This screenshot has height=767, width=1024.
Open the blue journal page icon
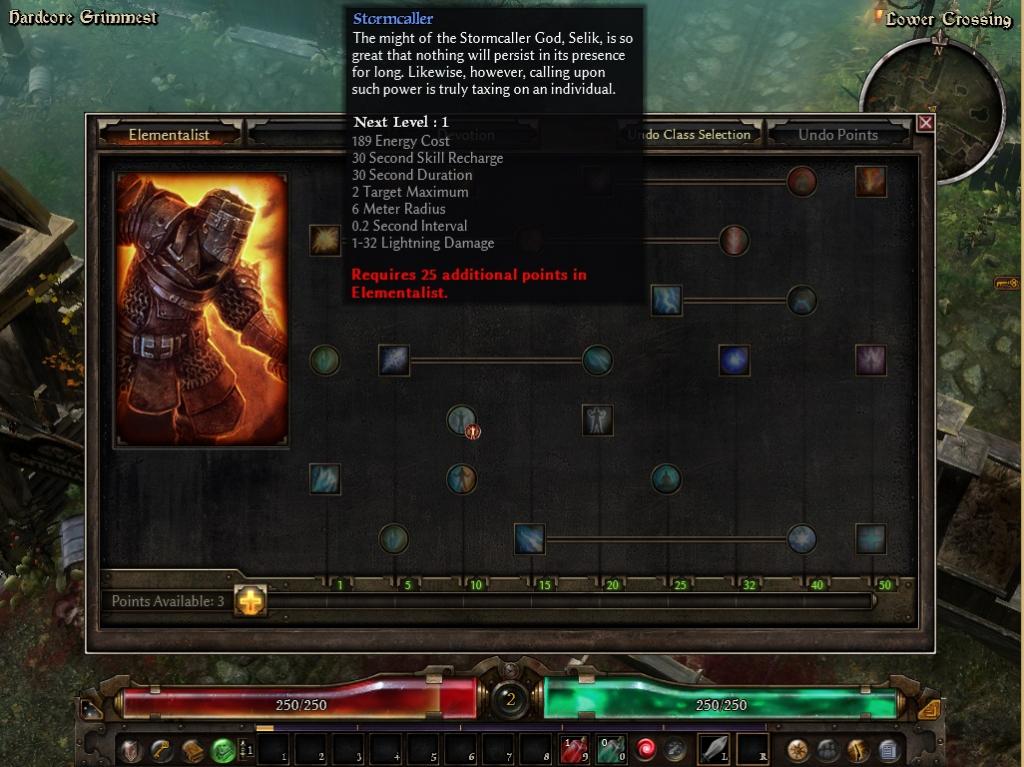click(x=888, y=749)
